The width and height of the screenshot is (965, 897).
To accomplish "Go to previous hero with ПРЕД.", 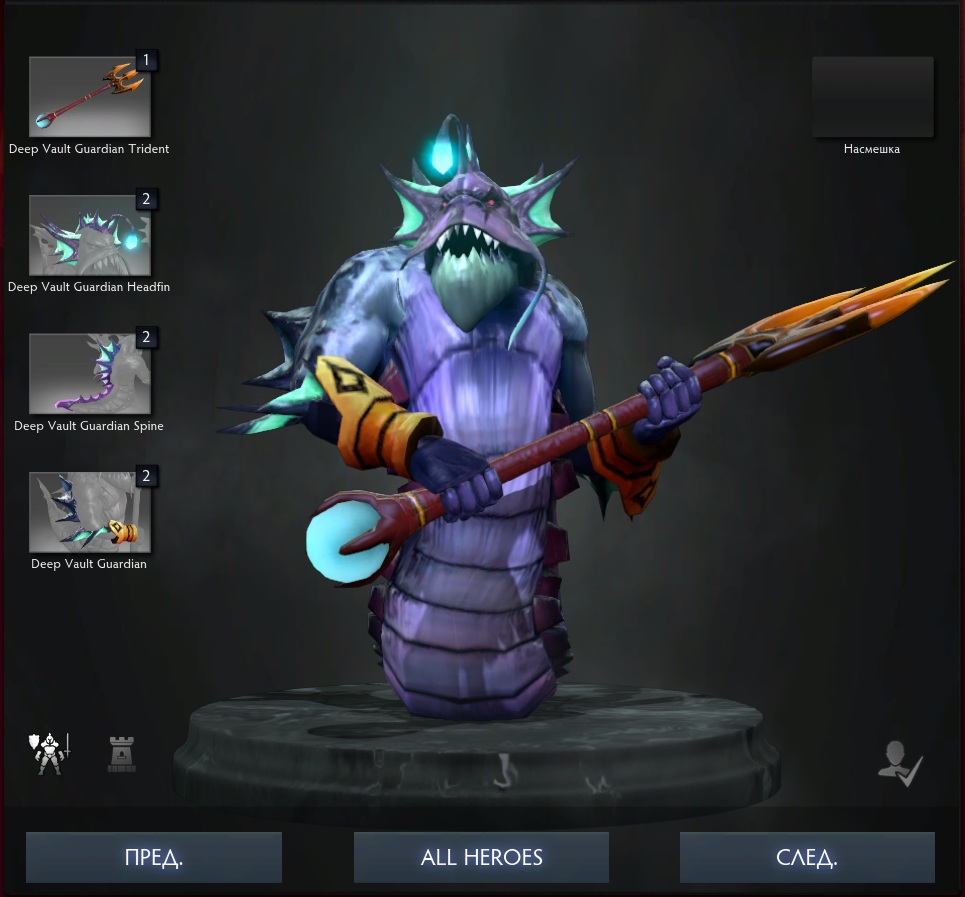I will [154, 858].
